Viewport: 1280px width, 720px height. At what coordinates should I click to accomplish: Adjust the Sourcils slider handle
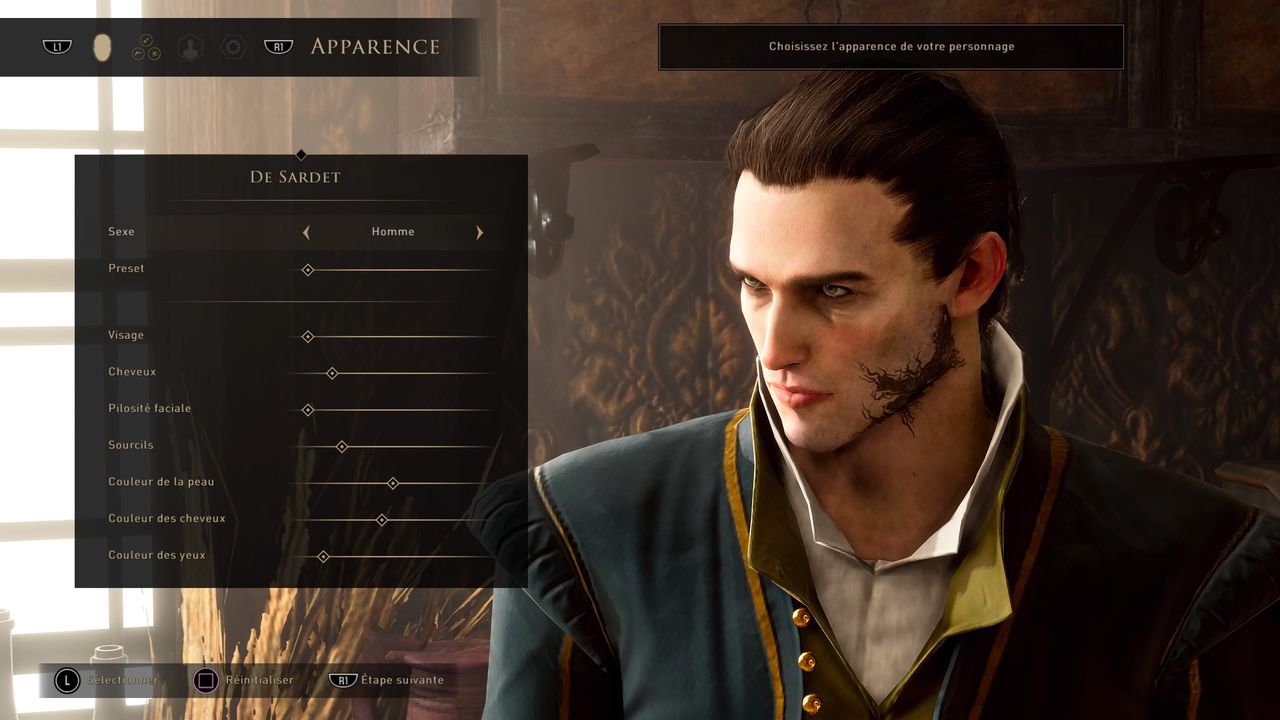pos(342,446)
